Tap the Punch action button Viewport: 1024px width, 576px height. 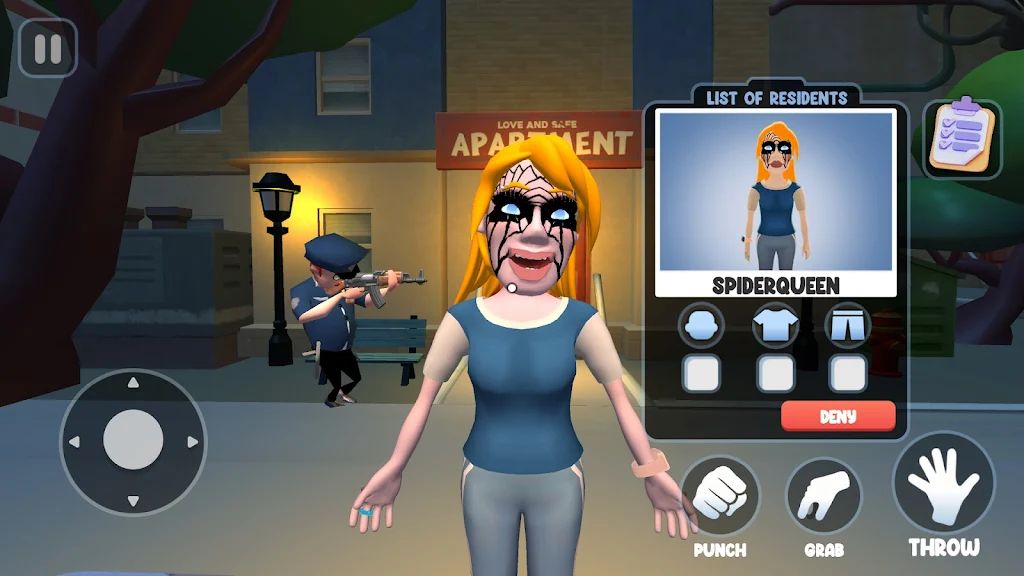(x=720, y=496)
